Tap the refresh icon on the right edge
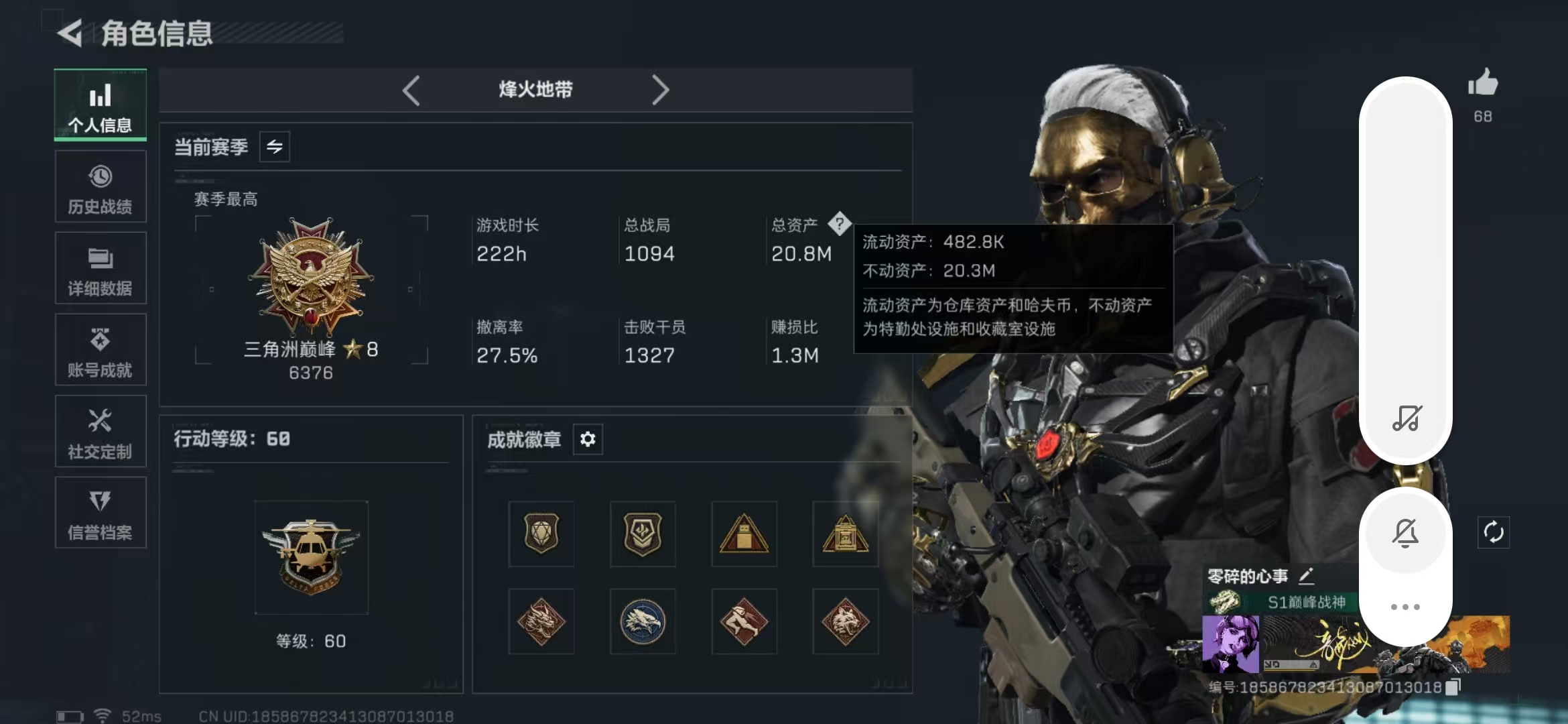The height and width of the screenshot is (724, 1568). point(1495,533)
